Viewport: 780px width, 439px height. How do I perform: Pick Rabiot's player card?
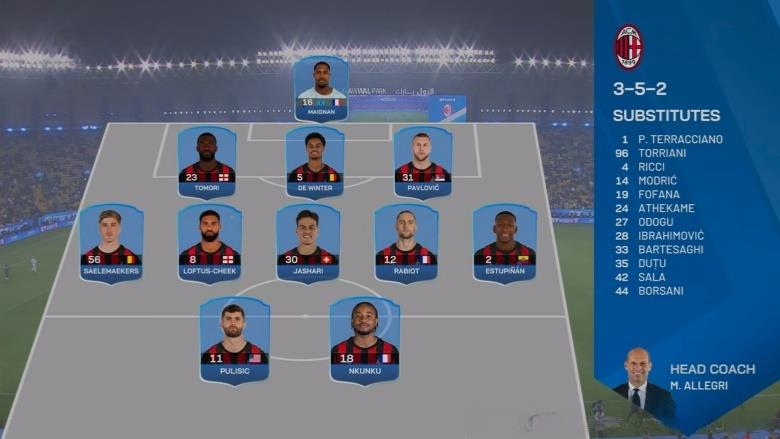406,243
